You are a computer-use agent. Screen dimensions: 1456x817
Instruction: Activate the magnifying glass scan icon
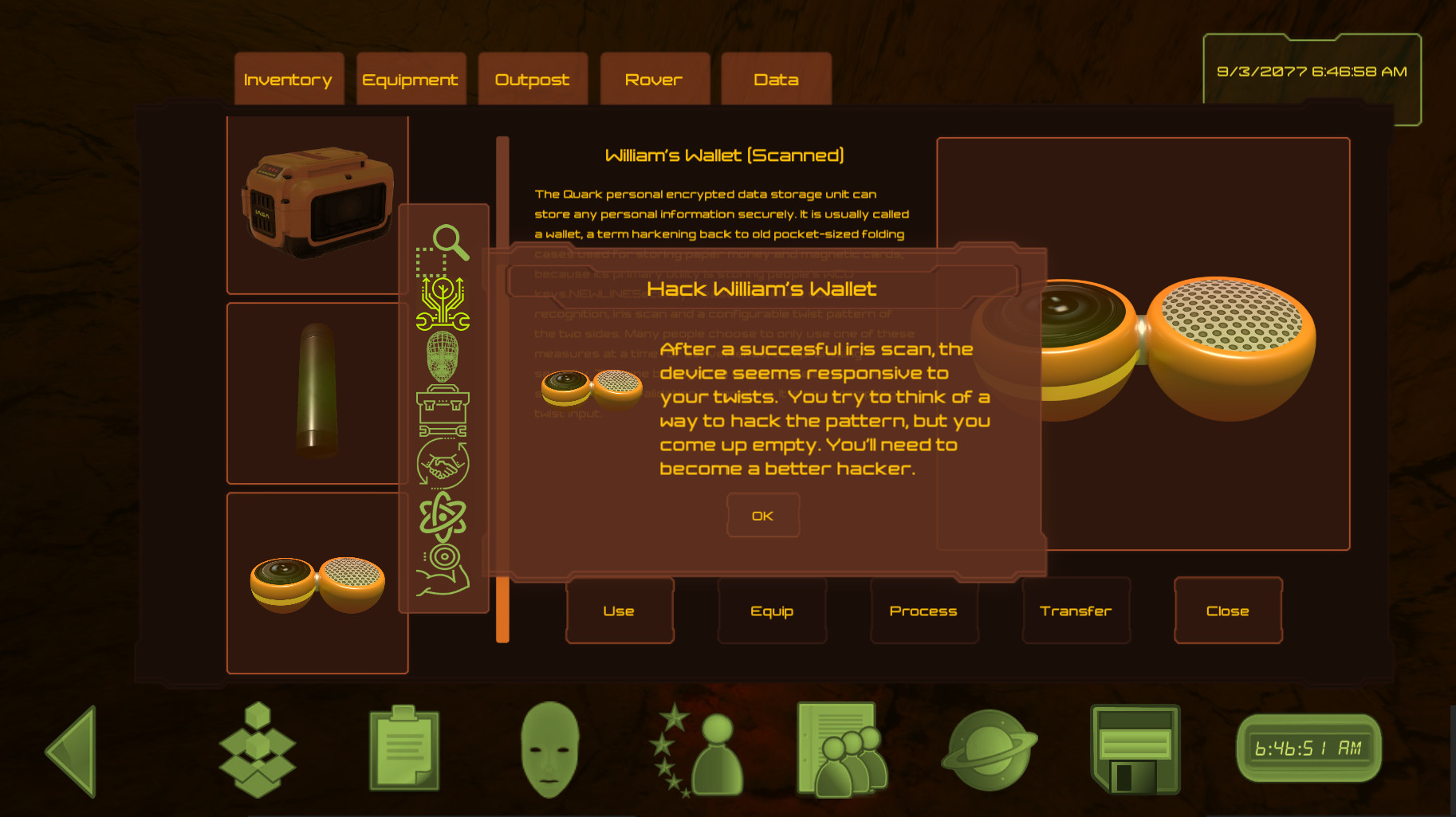pyautogui.click(x=444, y=249)
